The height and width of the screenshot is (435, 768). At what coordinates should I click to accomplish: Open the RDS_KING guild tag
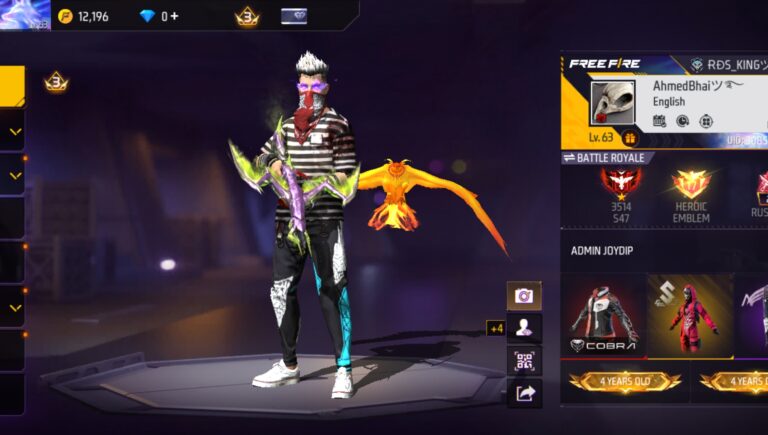(x=728, y=64)
